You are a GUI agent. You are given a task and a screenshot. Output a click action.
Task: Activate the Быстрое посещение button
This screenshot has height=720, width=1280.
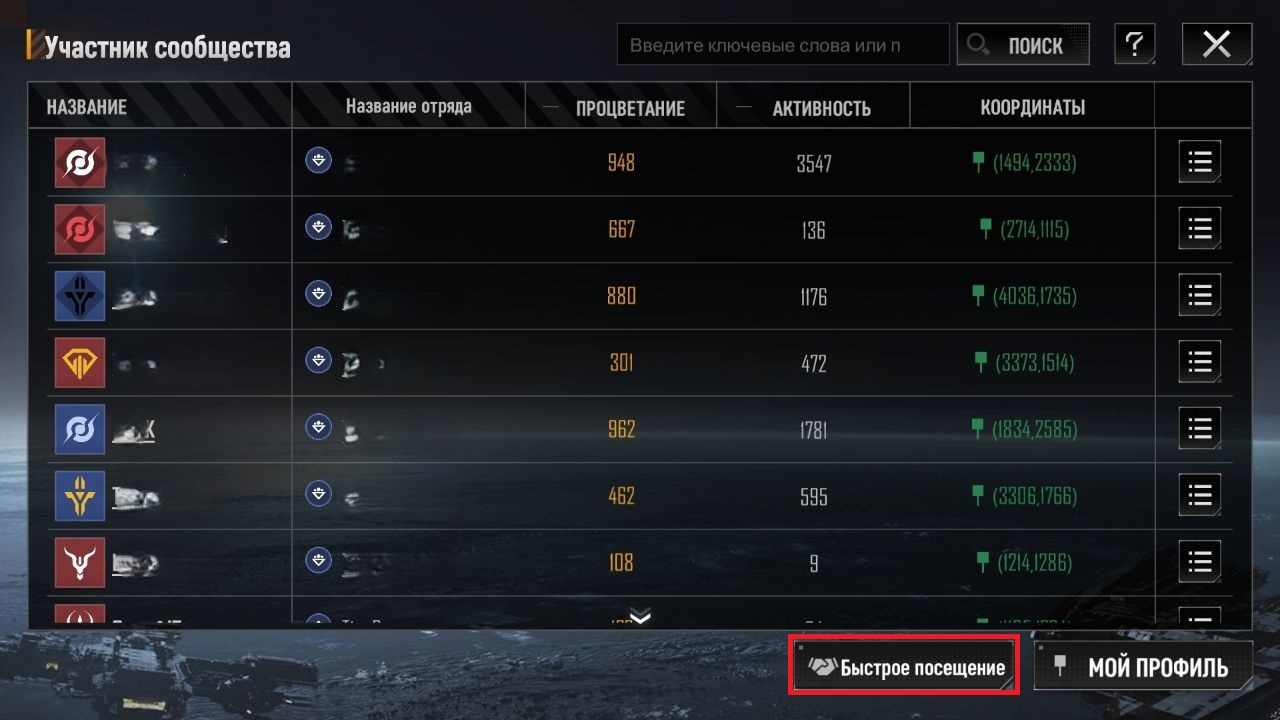[905, 666]
